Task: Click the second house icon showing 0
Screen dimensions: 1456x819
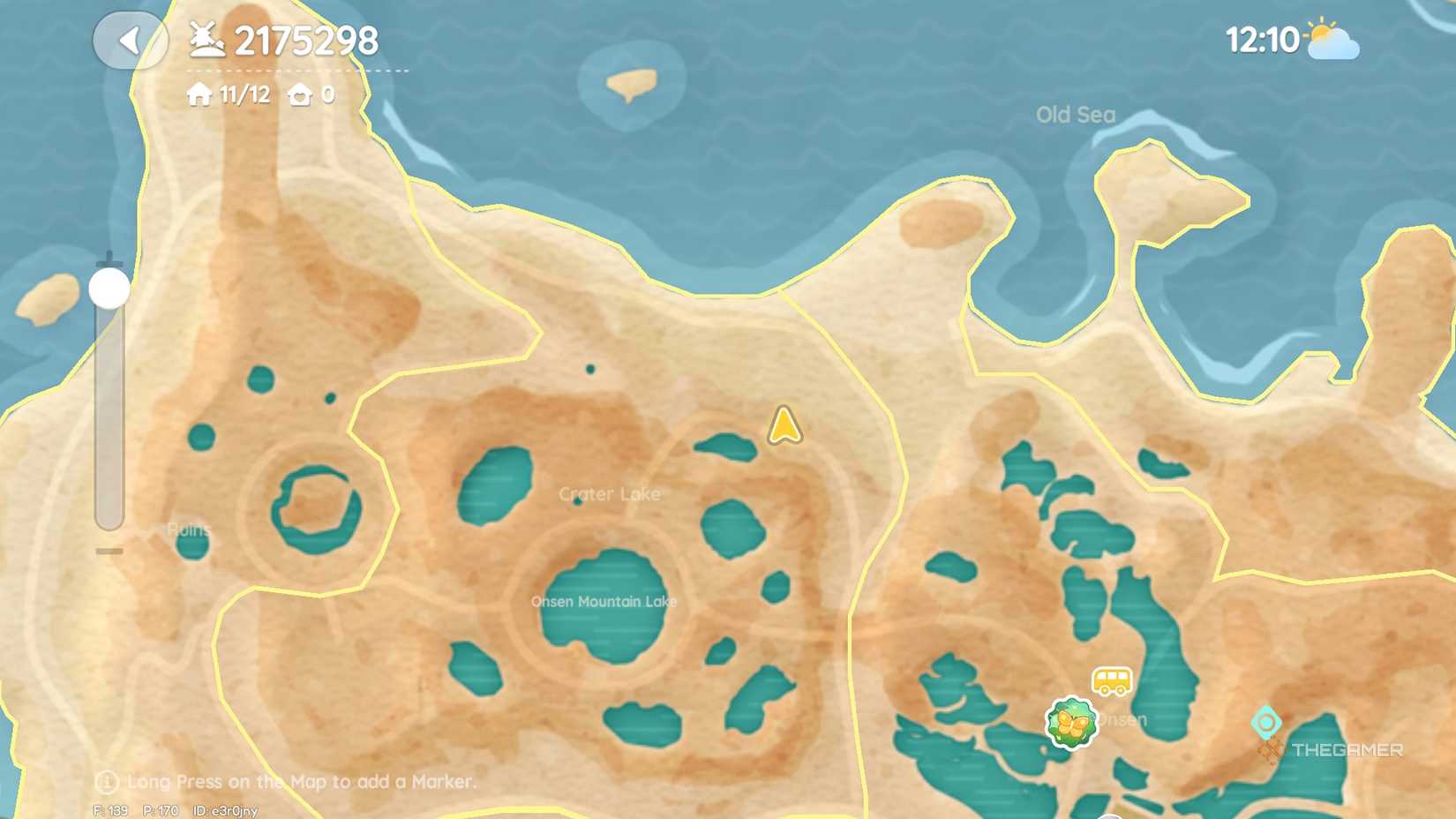Action: pyautogui.click(x=301, y=94)
